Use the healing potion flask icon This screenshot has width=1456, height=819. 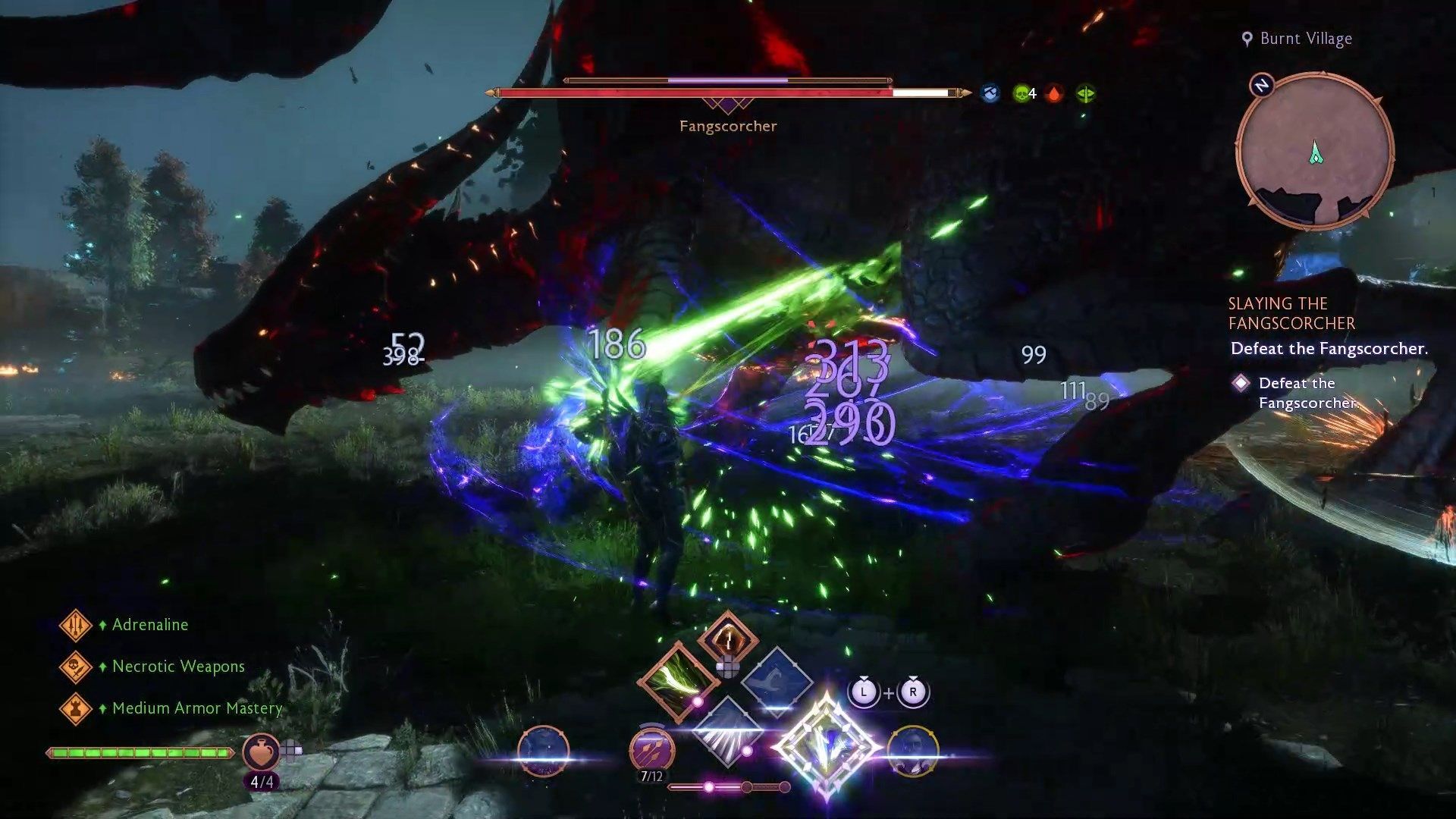click(260, 752)
